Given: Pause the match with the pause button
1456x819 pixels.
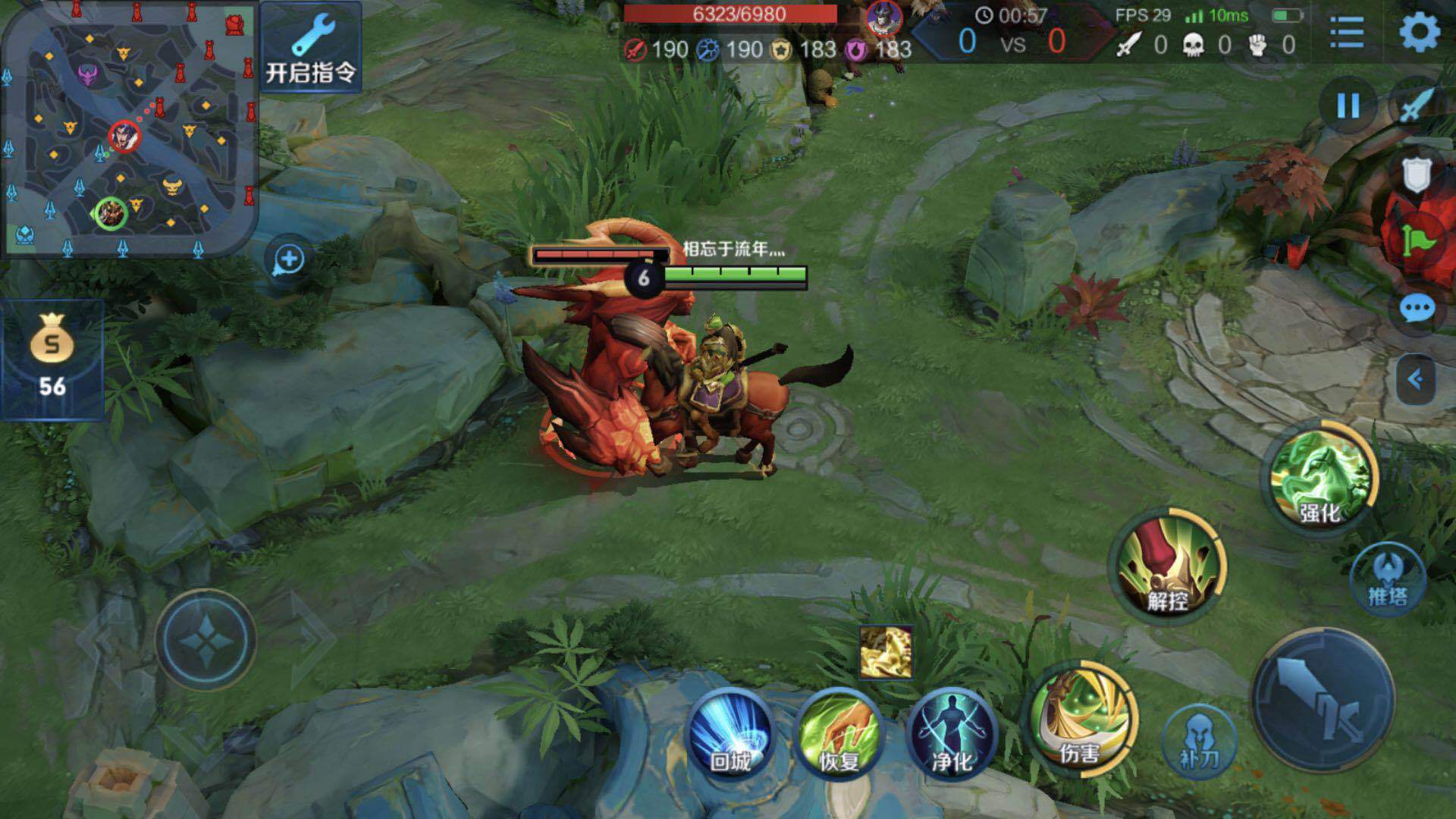Looking at the screenshot, I should (x=1348, y=105).
